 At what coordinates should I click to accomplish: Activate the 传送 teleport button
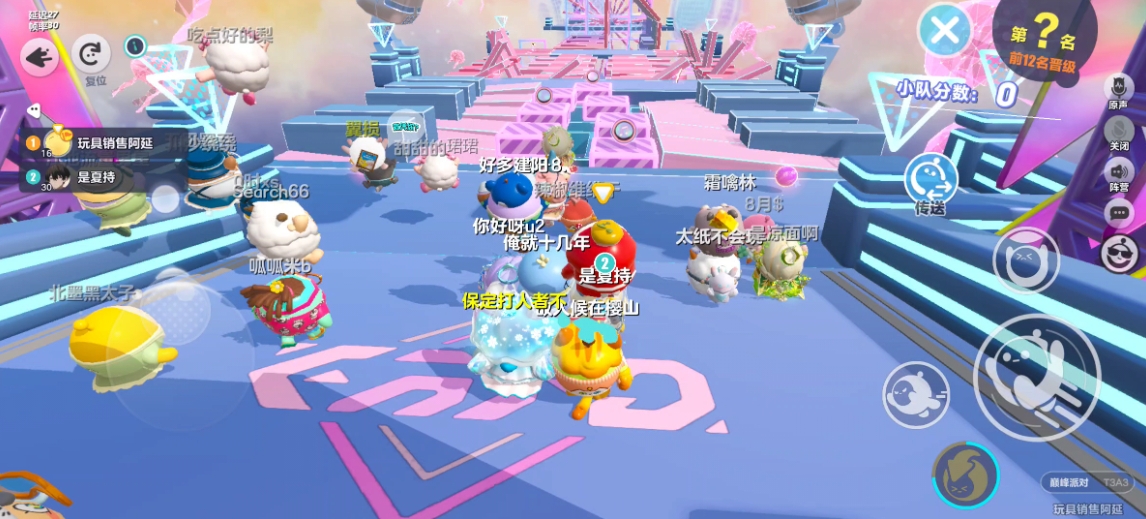tap(931, 182)
